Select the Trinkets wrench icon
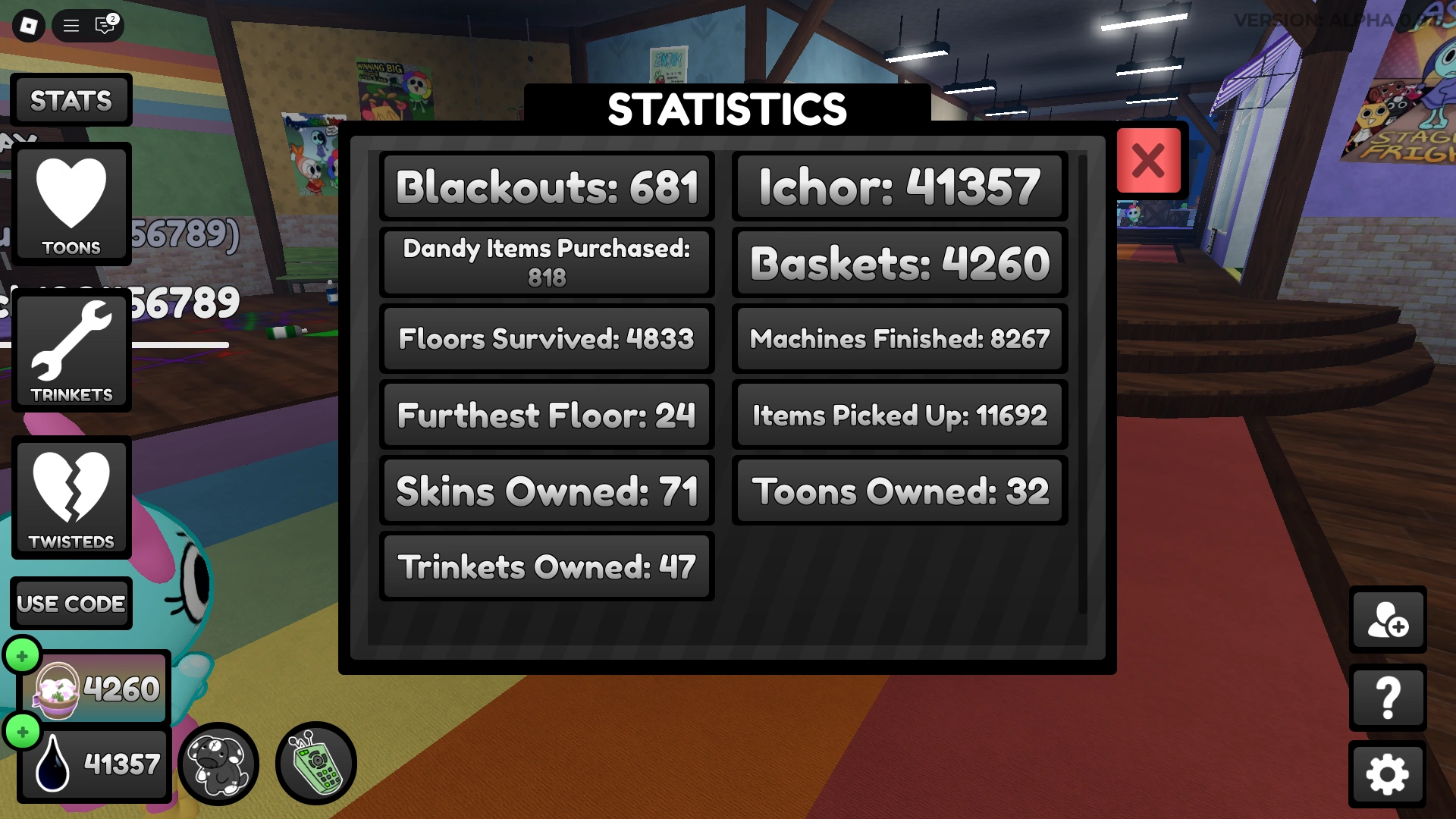The width and height of the screenshot is (1456, 819). [71, 347]
